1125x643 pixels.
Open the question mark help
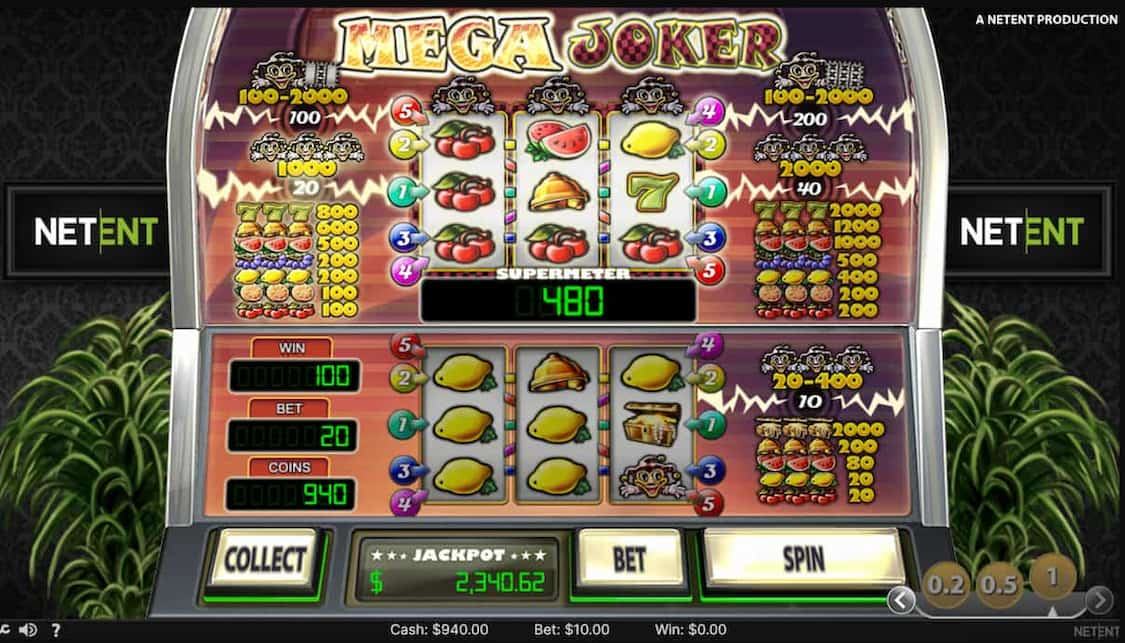[55, 630]
